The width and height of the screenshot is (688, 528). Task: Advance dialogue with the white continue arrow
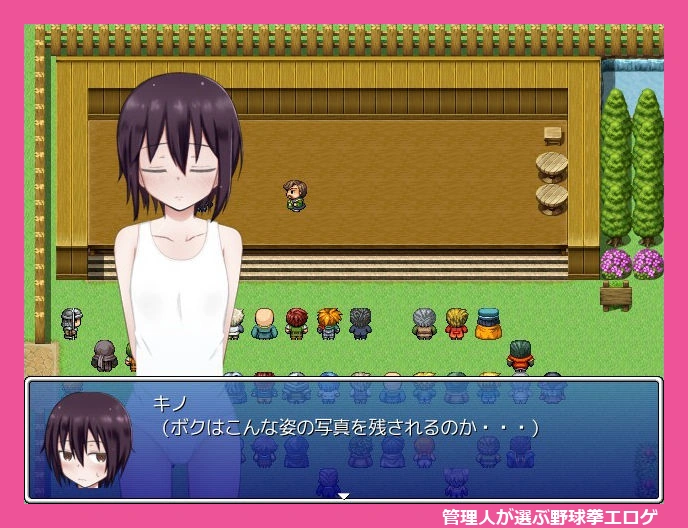(343, 495)
